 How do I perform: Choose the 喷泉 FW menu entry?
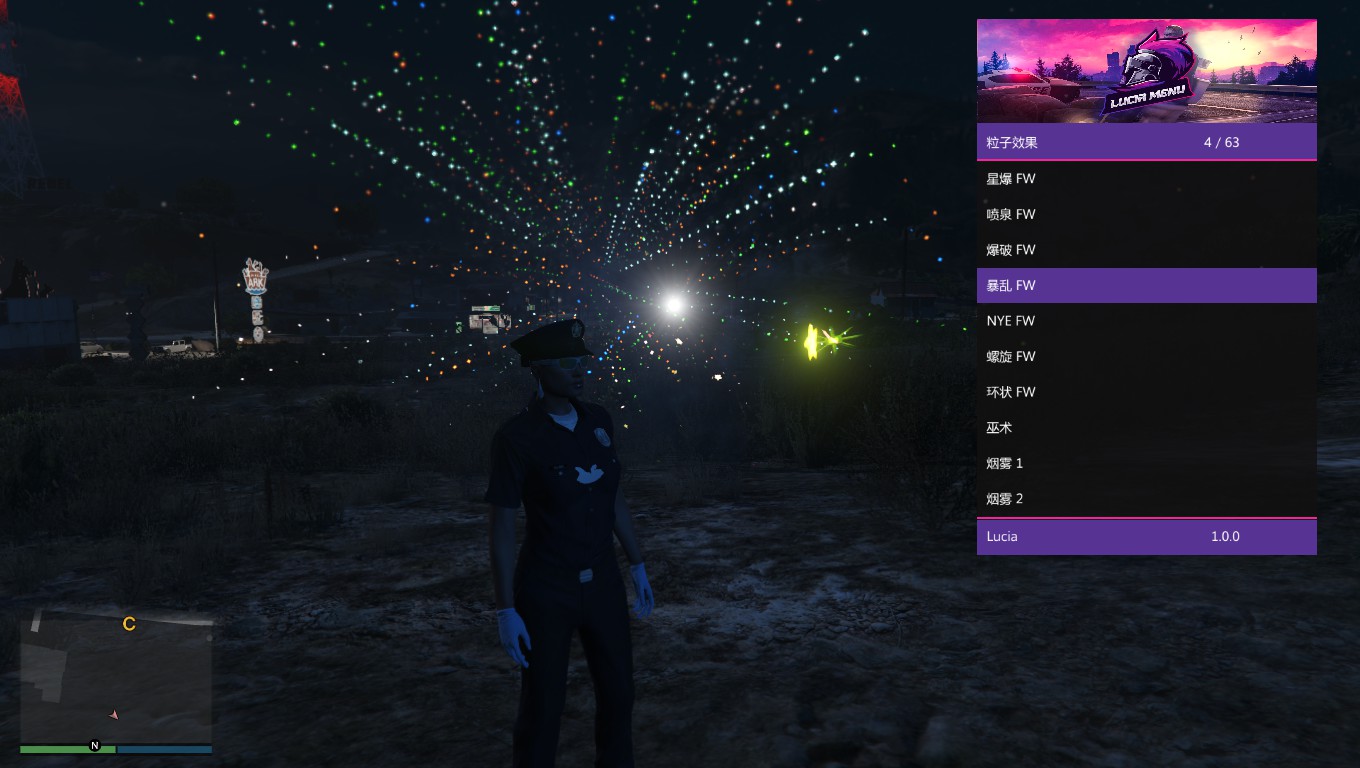[1146, 214]
